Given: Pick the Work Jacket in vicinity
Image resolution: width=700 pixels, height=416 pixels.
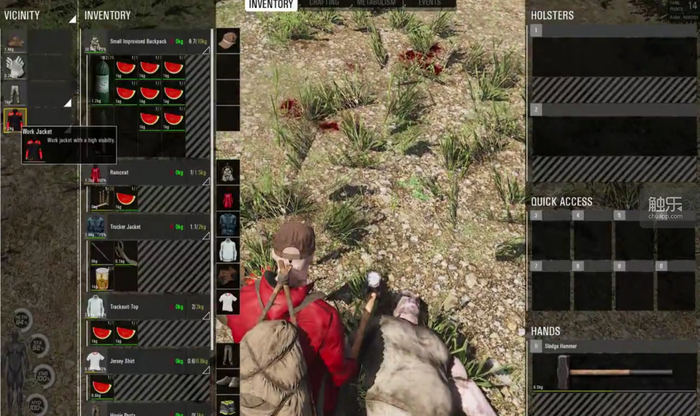Looking at the screenshot, I should coord(14,120).
